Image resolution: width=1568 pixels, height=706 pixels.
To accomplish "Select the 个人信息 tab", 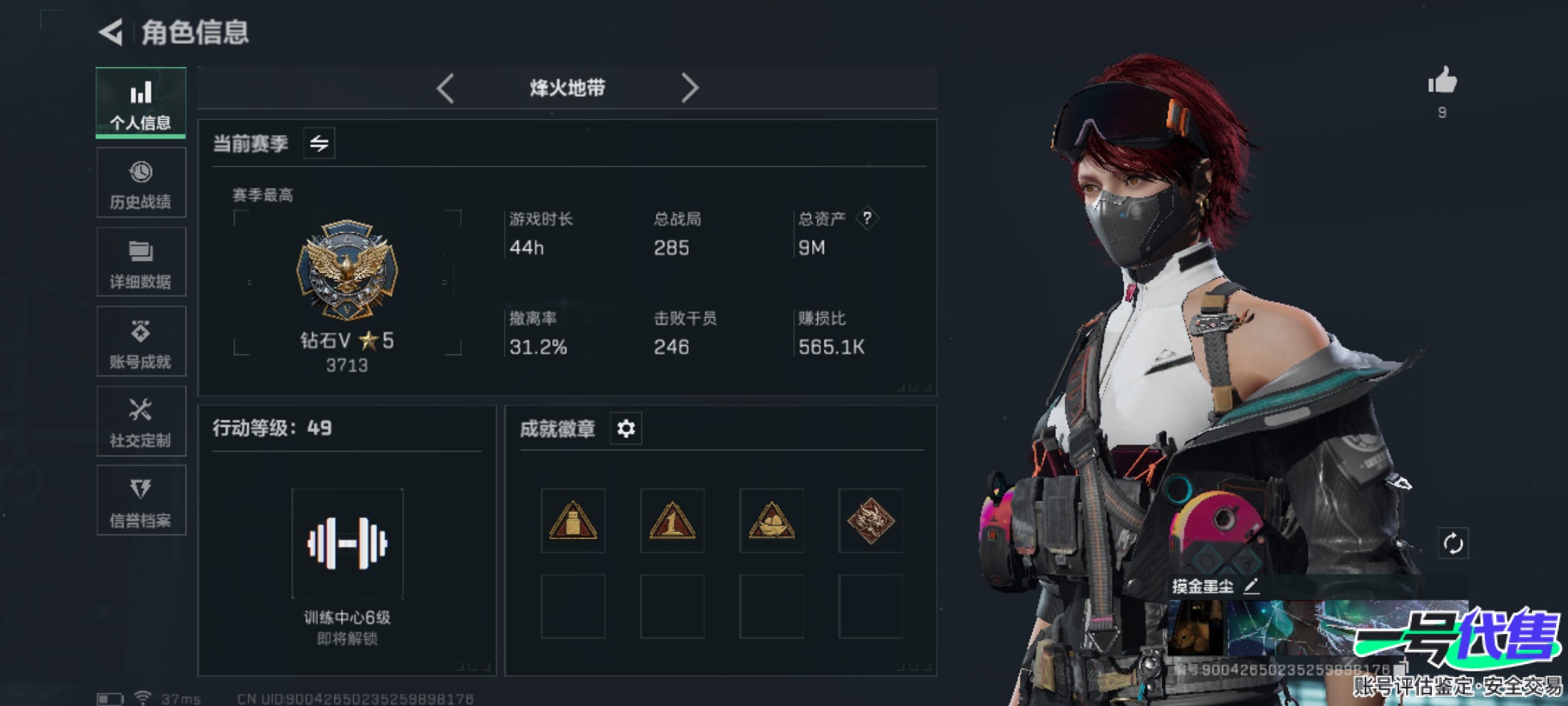I will (140, 103).
